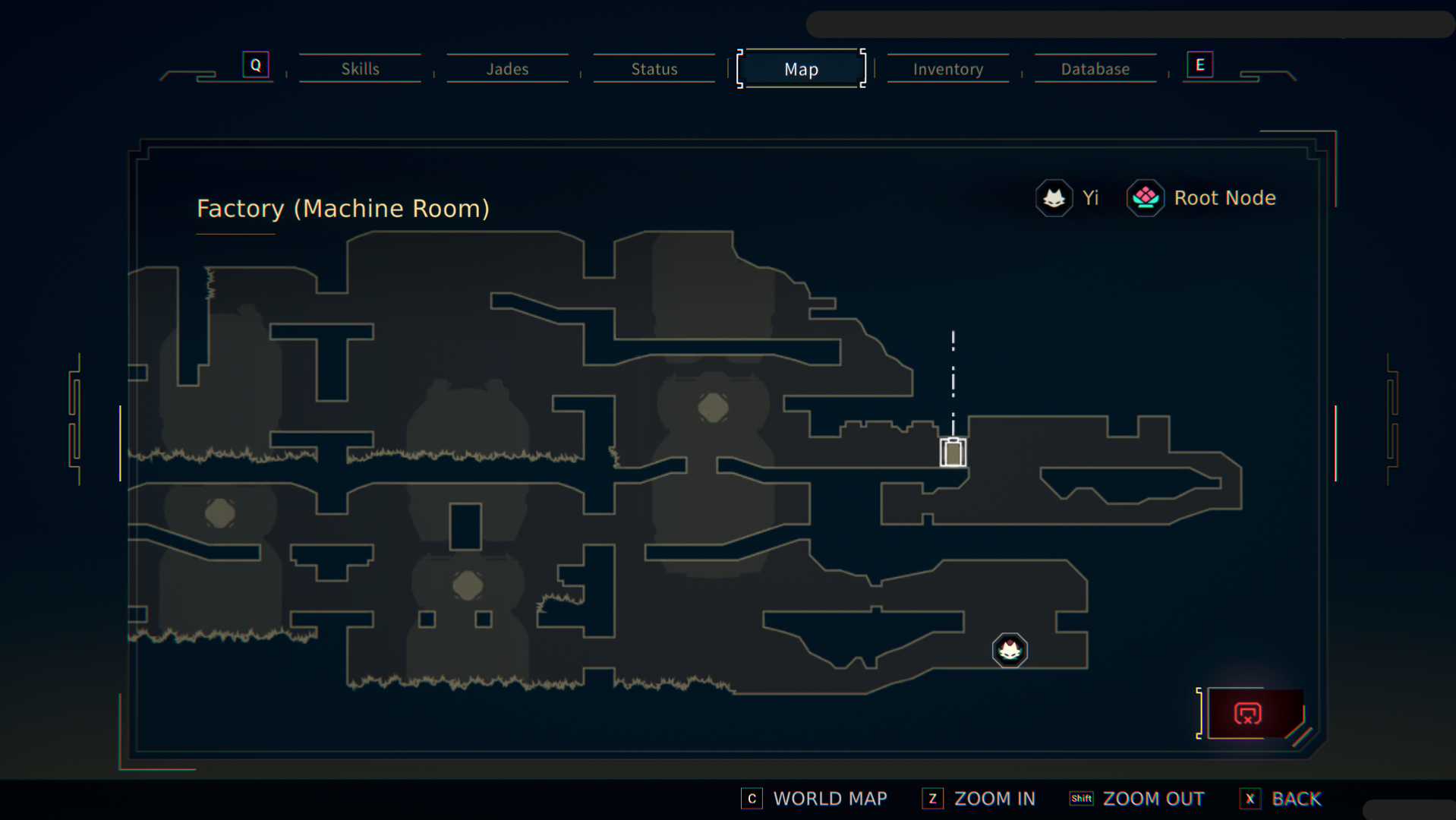Show the Status tab
The width and height of the screenshot is (1456, 820).
(654, 69)
